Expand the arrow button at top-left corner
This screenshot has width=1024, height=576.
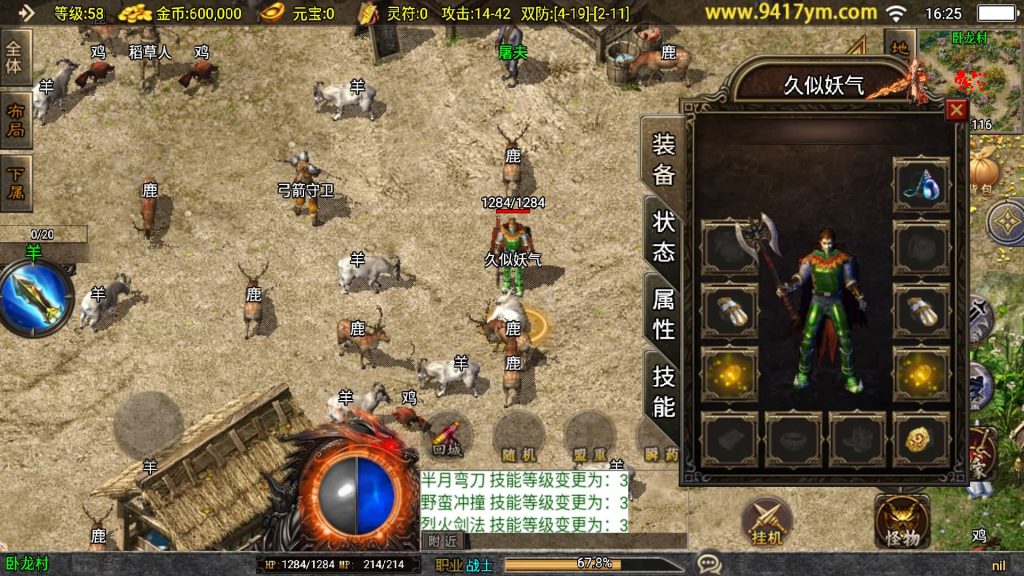25,13
